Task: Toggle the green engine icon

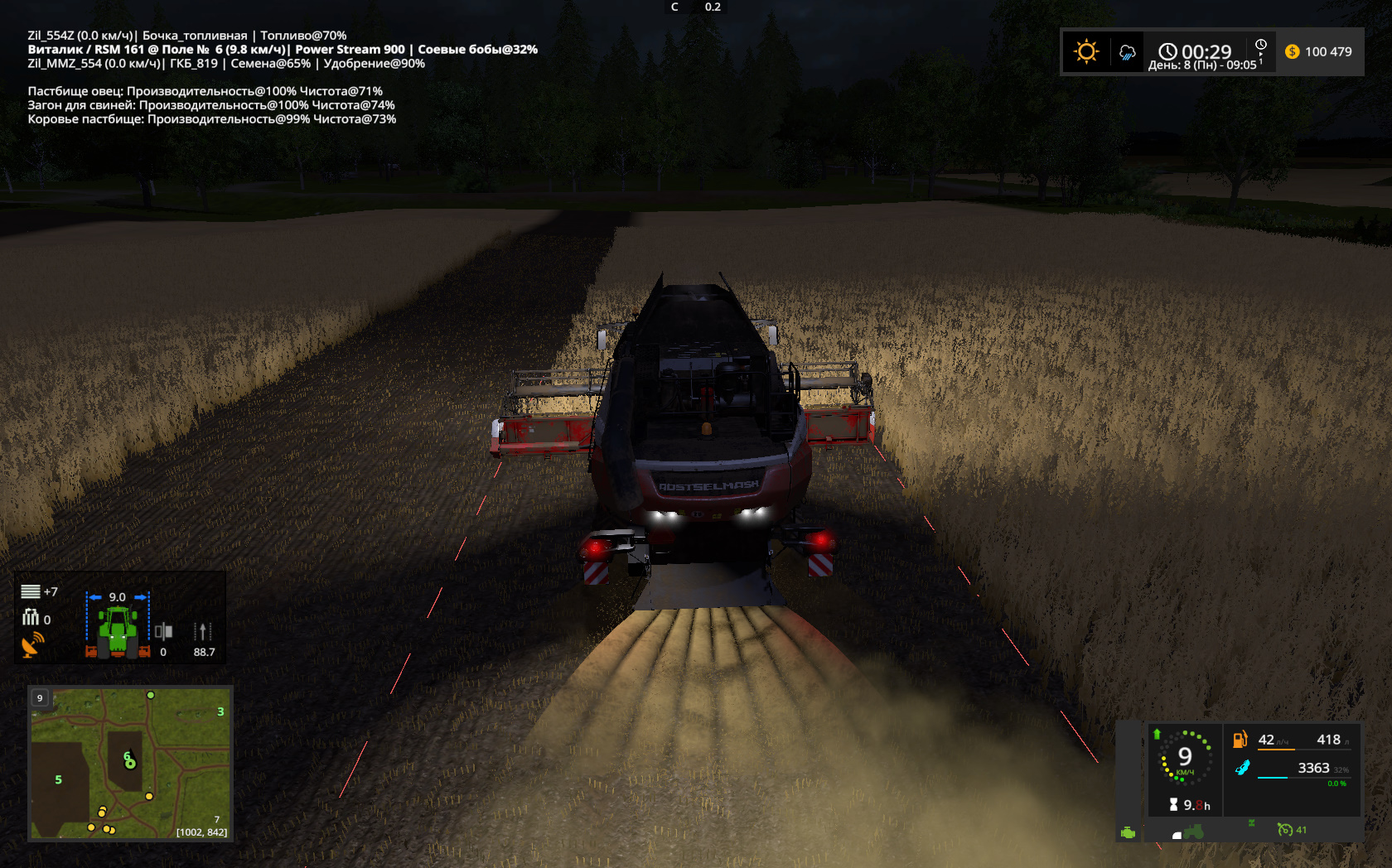Action: coord(1128,832)
